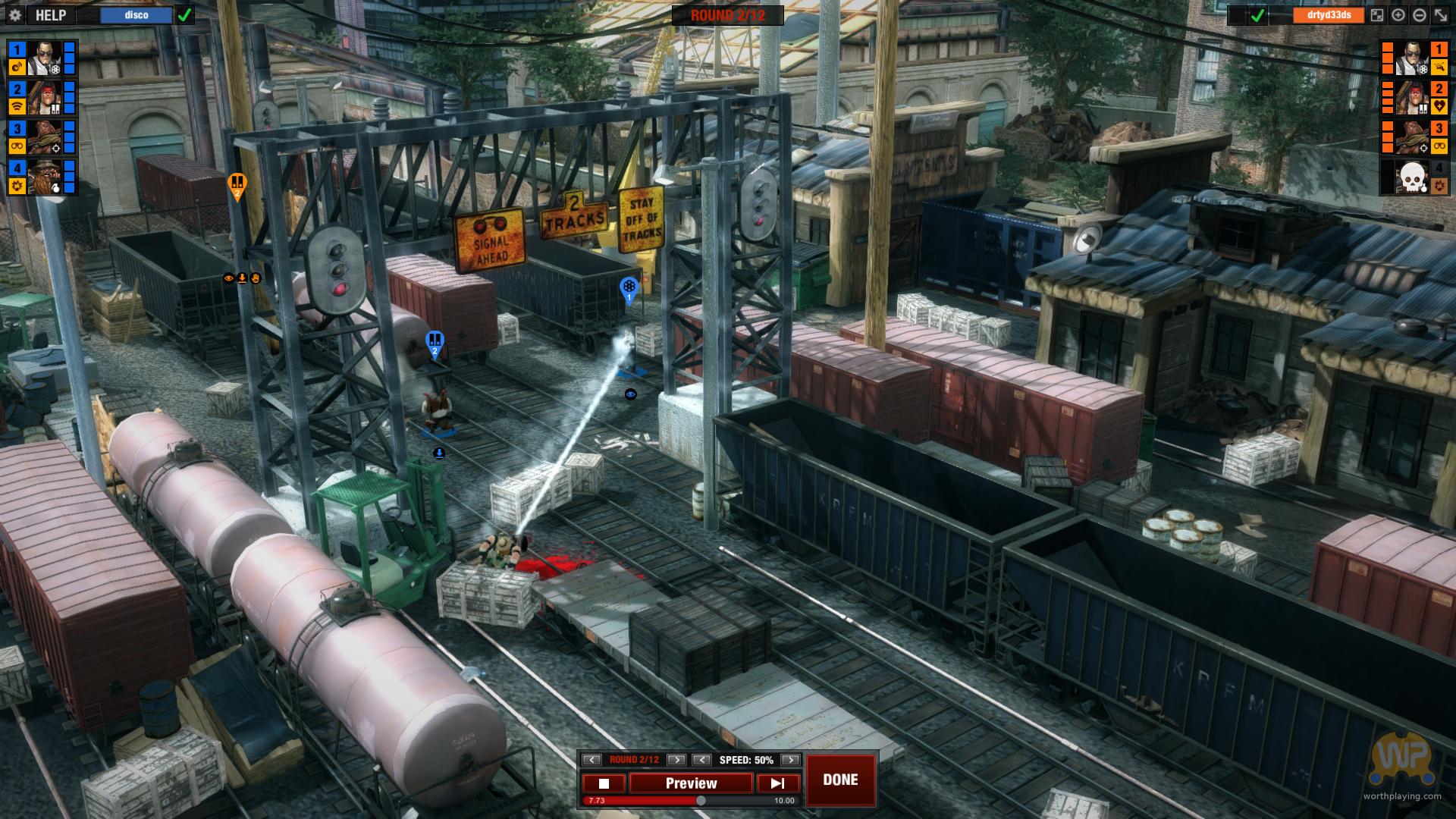Choose blue unit 3 sniper portrait
Screen dimensions: 1456x819
tap(45, 137)
